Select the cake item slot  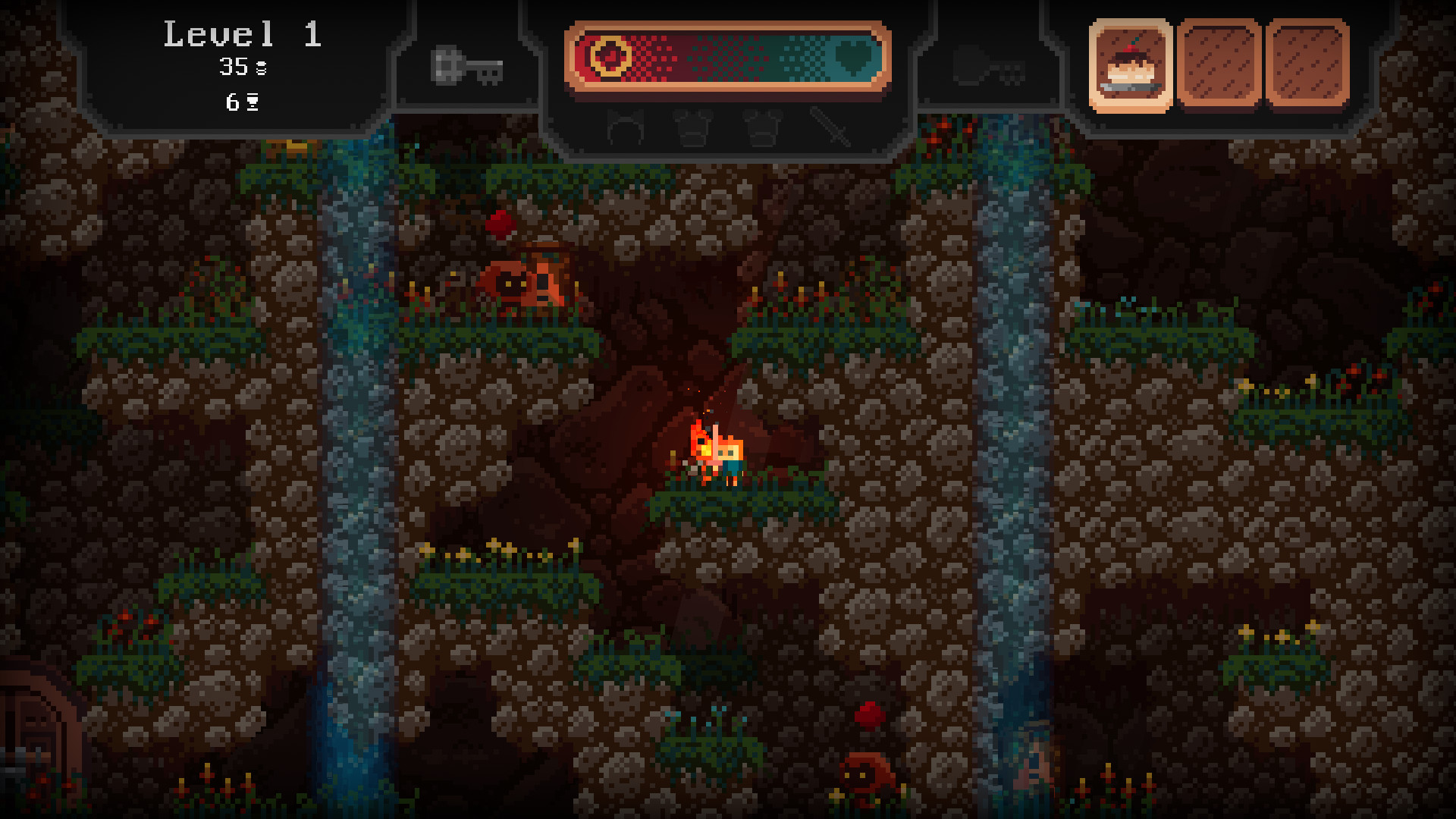pyautogui.click(x=1131, y=65)
